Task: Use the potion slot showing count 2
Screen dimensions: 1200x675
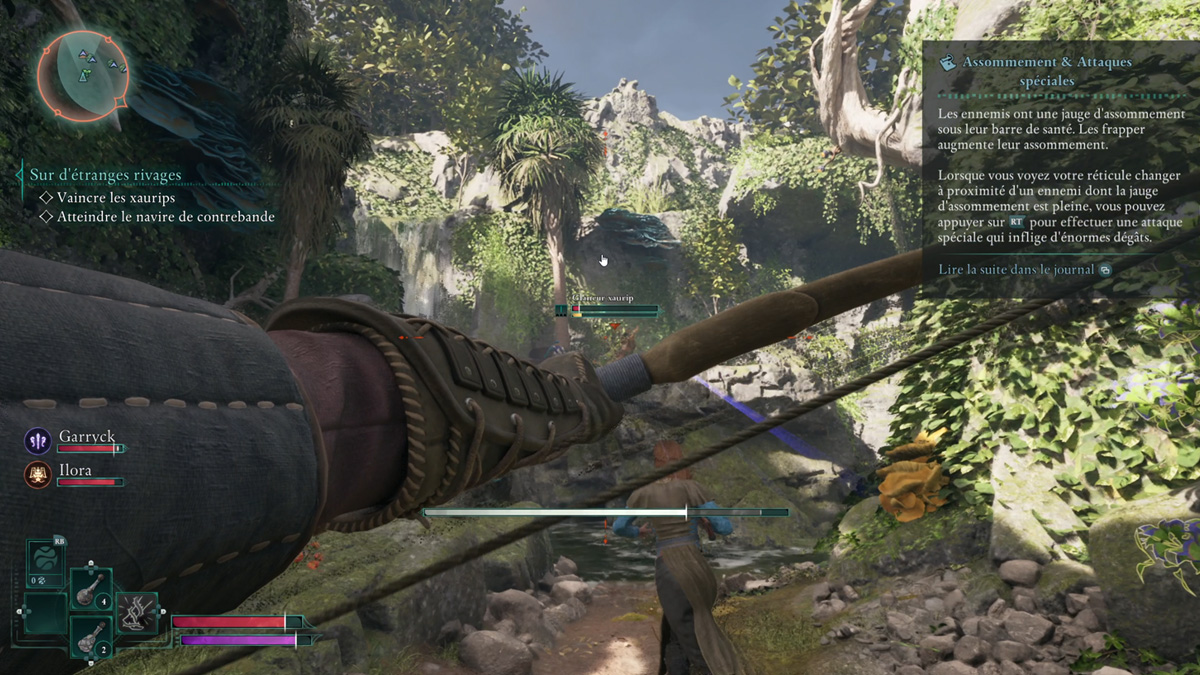Action: (90, 634)
